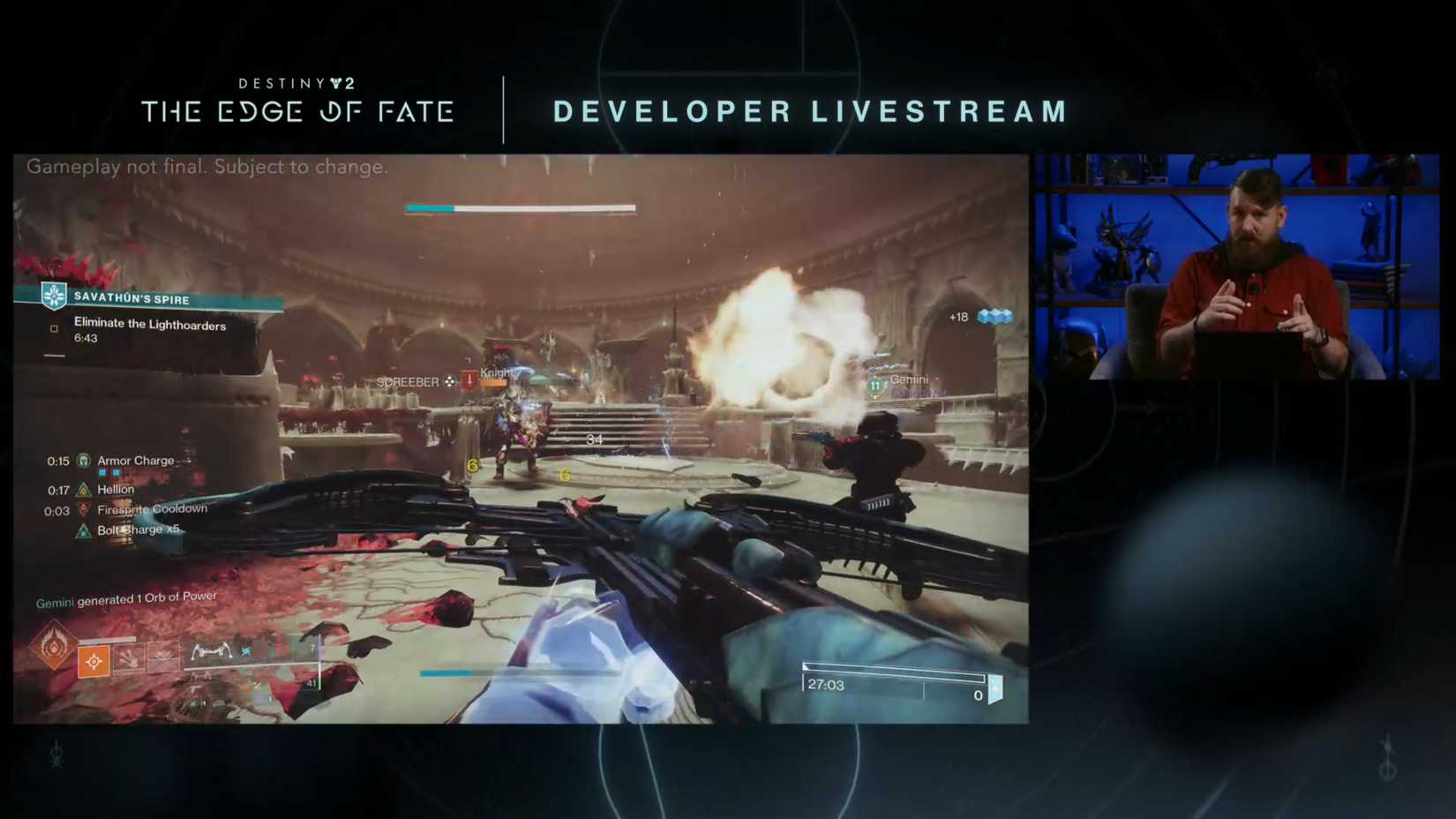Click the blue Glimmer cube beside +18

pyautogui.click(x=995, y=316)
